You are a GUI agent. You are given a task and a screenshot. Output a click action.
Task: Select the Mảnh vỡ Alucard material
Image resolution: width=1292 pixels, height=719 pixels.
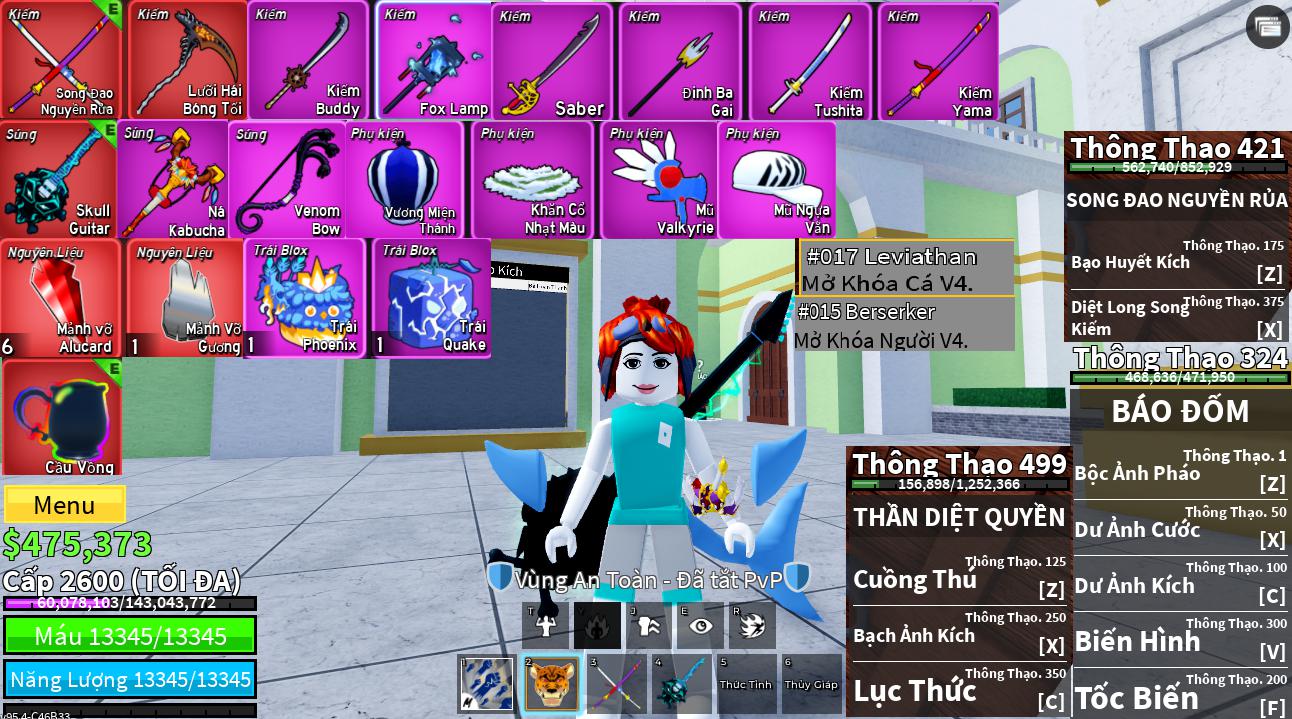click(x=60, y=298)
